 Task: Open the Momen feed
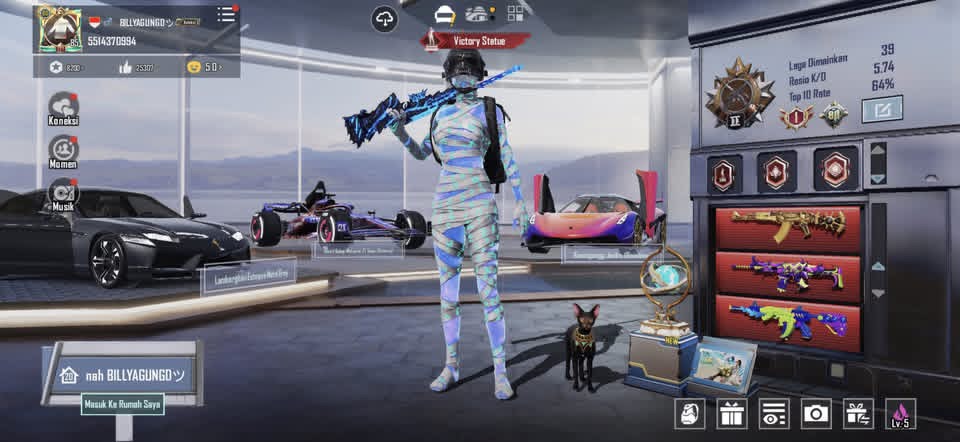point(63,150)
